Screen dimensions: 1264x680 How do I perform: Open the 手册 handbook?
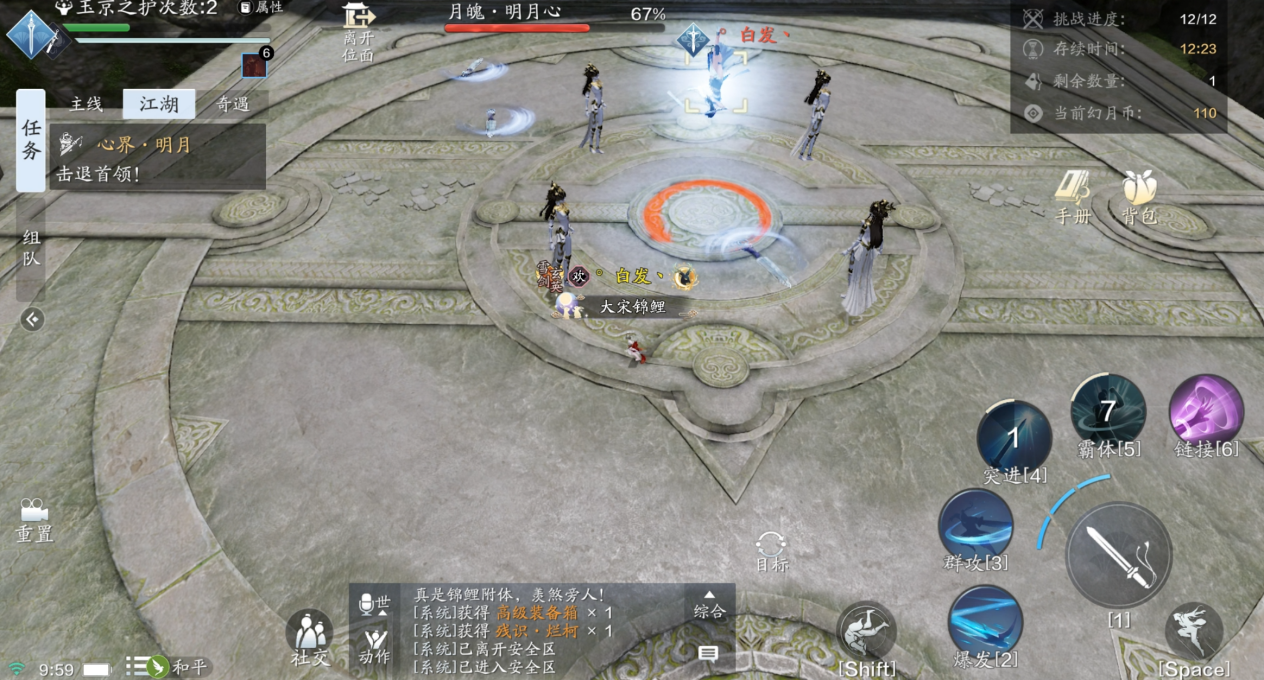point(1073,195)
